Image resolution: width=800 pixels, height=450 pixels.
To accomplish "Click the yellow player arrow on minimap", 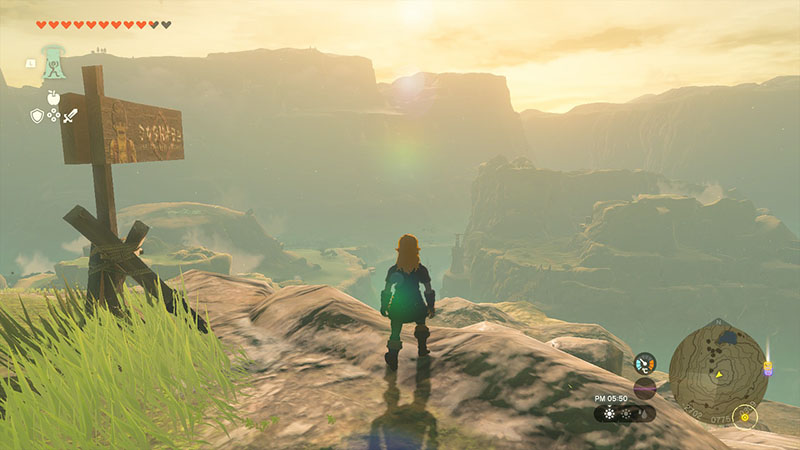I will (717, 374).
